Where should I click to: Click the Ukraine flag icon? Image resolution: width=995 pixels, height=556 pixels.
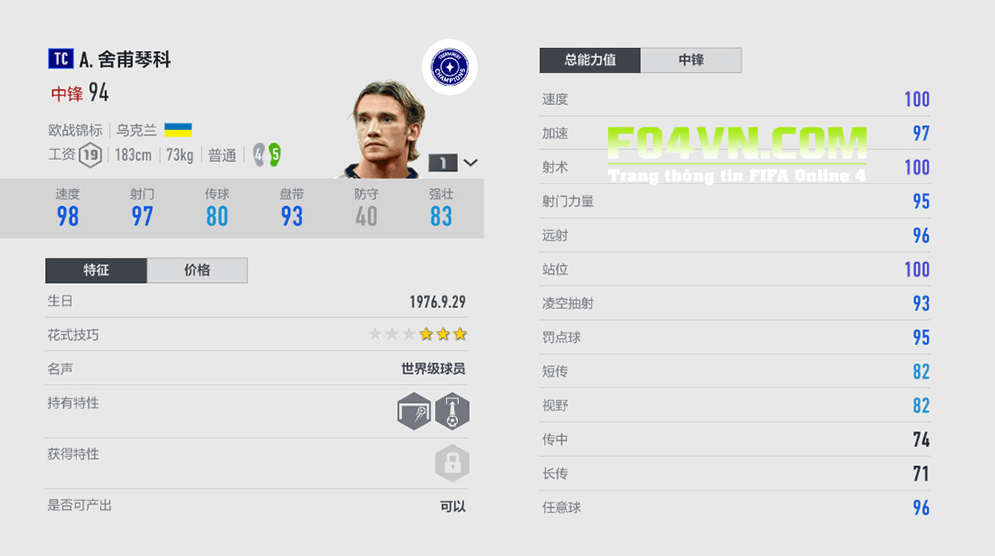tap(178, 130)
